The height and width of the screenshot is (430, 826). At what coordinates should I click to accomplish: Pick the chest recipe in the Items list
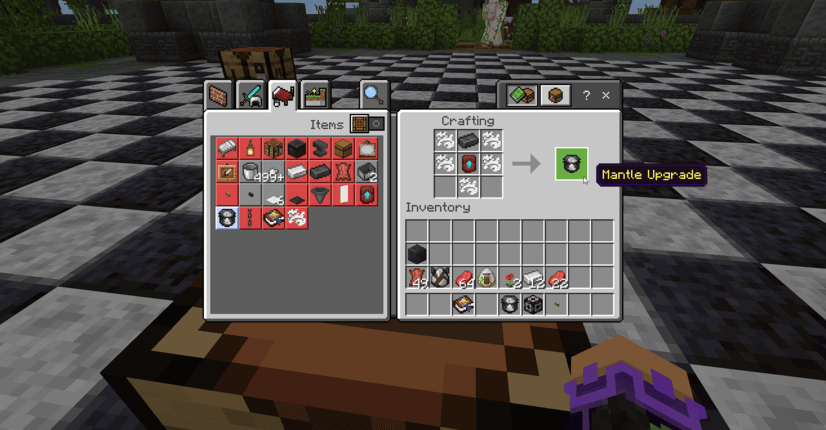pyautogui.click(x=343, y=149)
